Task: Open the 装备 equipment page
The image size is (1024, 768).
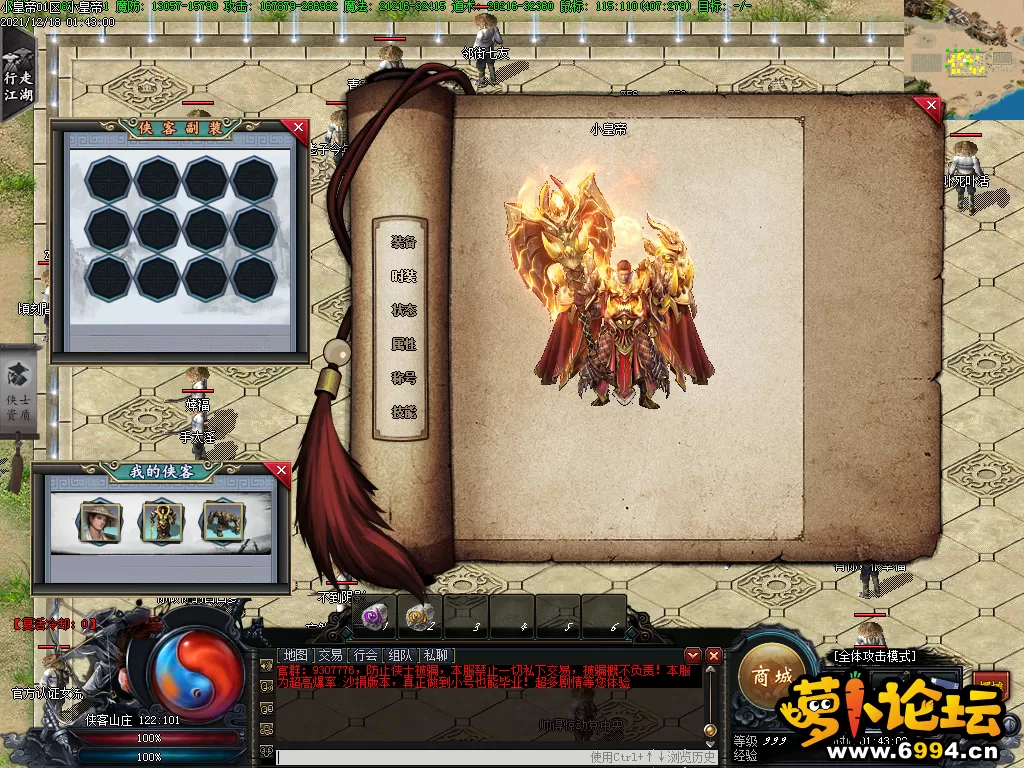Action: pyautogui.click(x=403, y=242)
